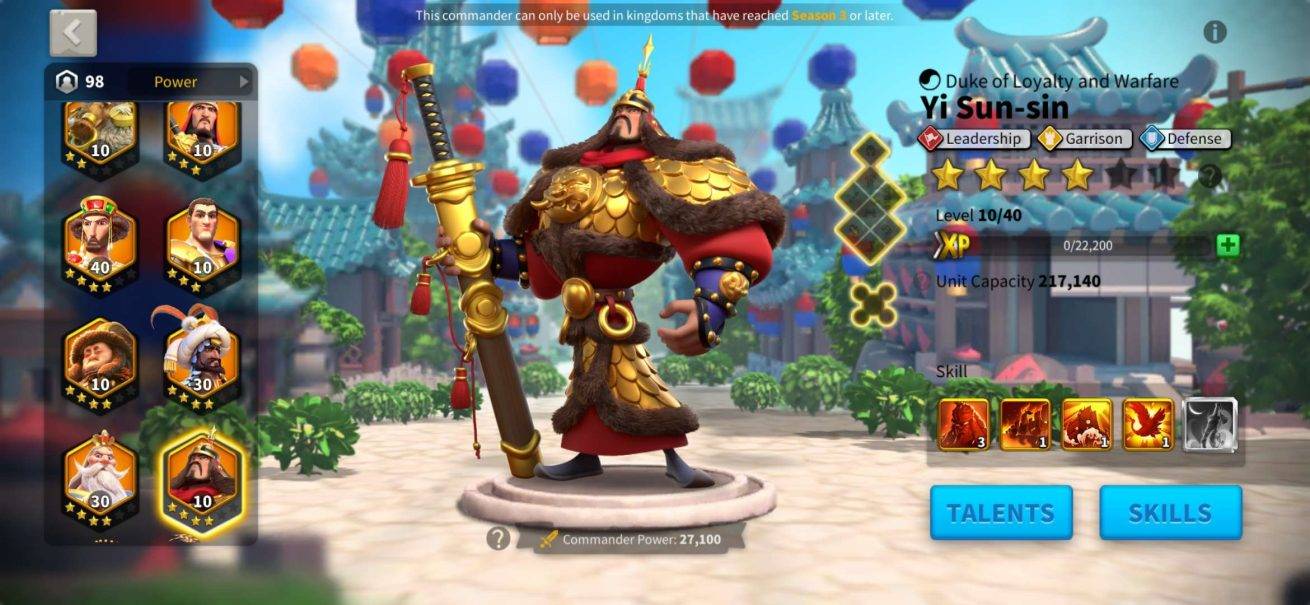
Task: Go back with the arrow button
Action: tap(73, 33)
